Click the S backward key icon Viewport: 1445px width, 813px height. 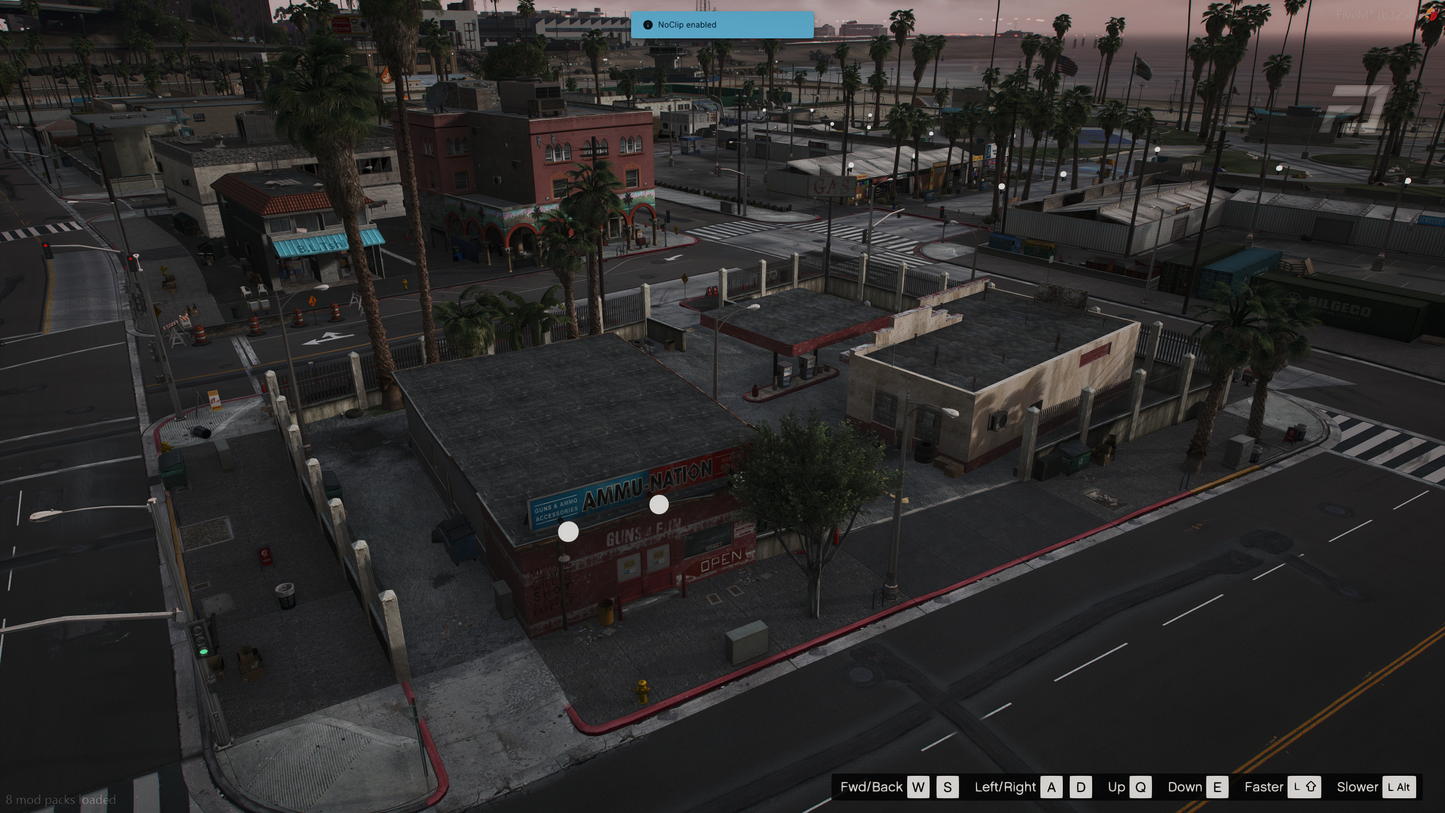coord(948,787)
